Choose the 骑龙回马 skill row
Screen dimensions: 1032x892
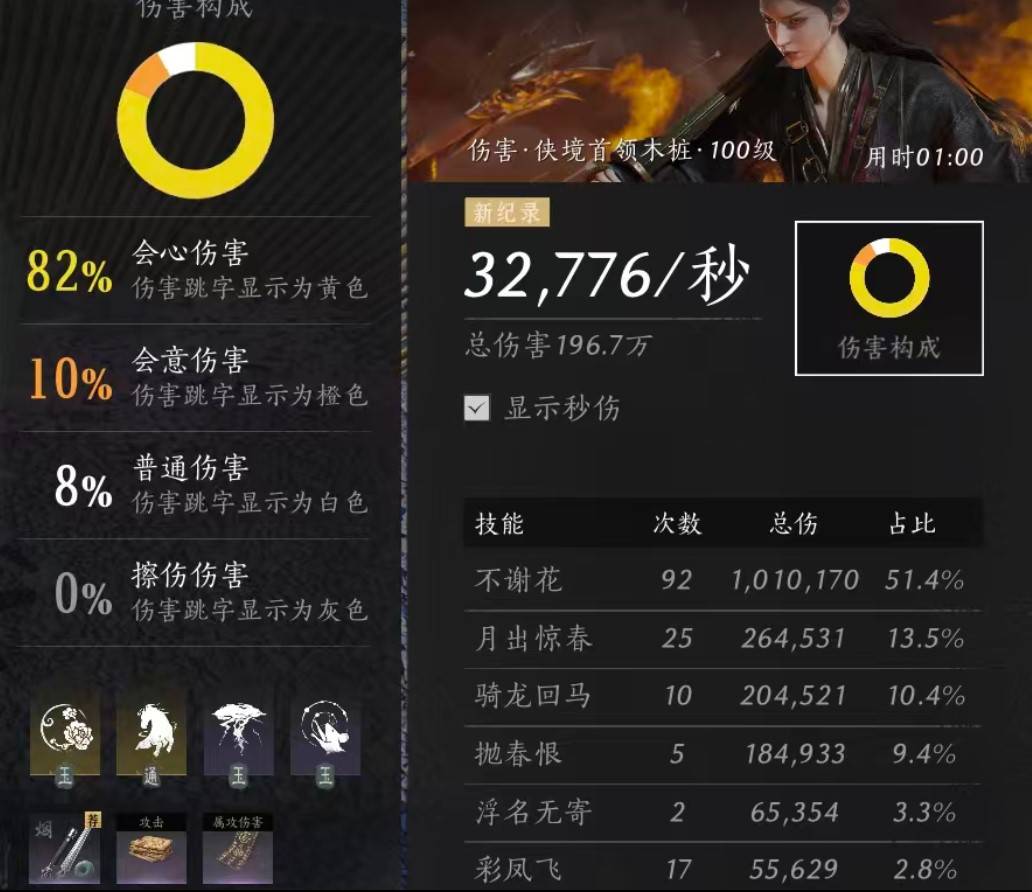pos(722,696)
